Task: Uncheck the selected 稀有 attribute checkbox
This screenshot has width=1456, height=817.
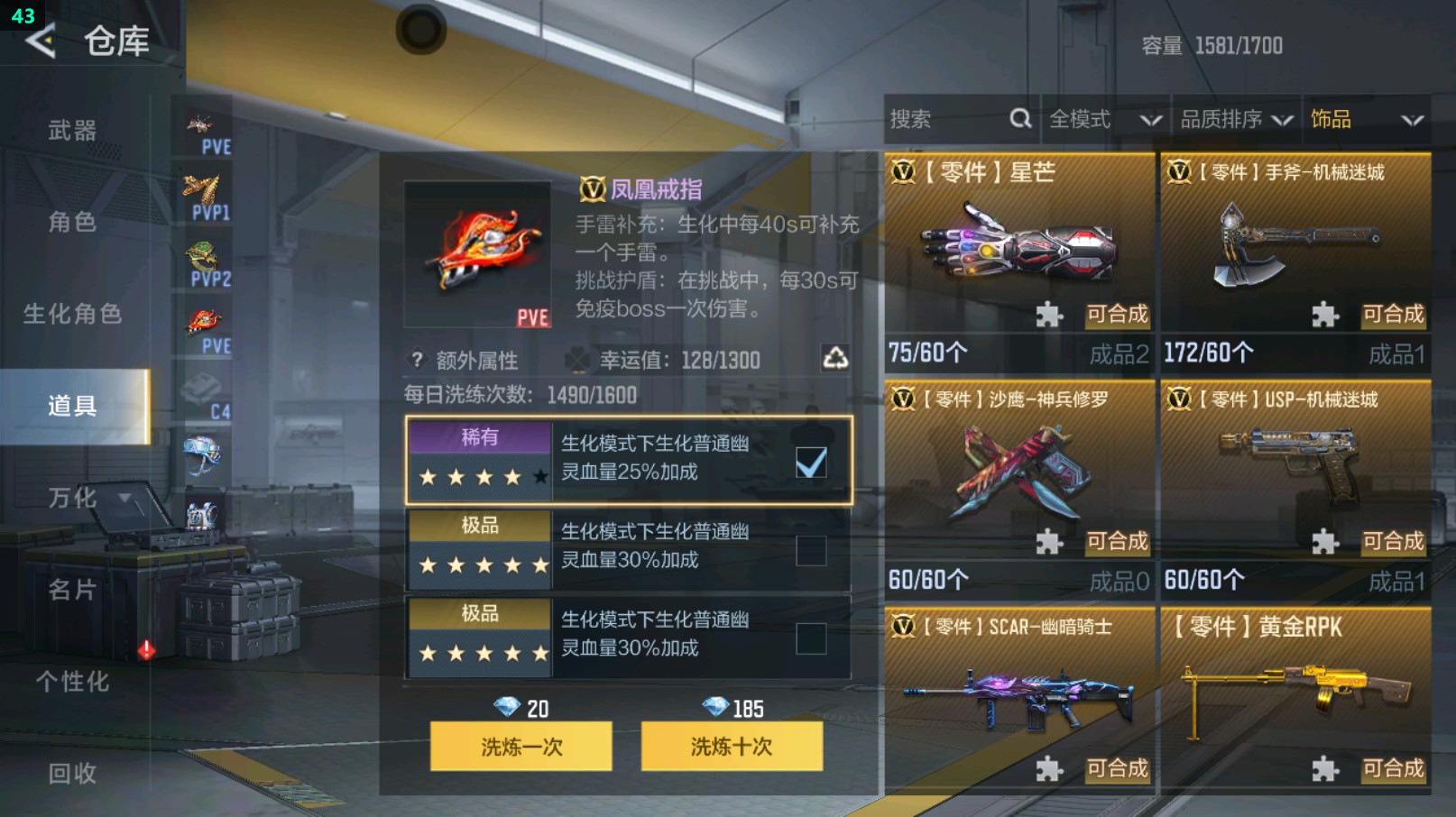Action: click(811, 462)
